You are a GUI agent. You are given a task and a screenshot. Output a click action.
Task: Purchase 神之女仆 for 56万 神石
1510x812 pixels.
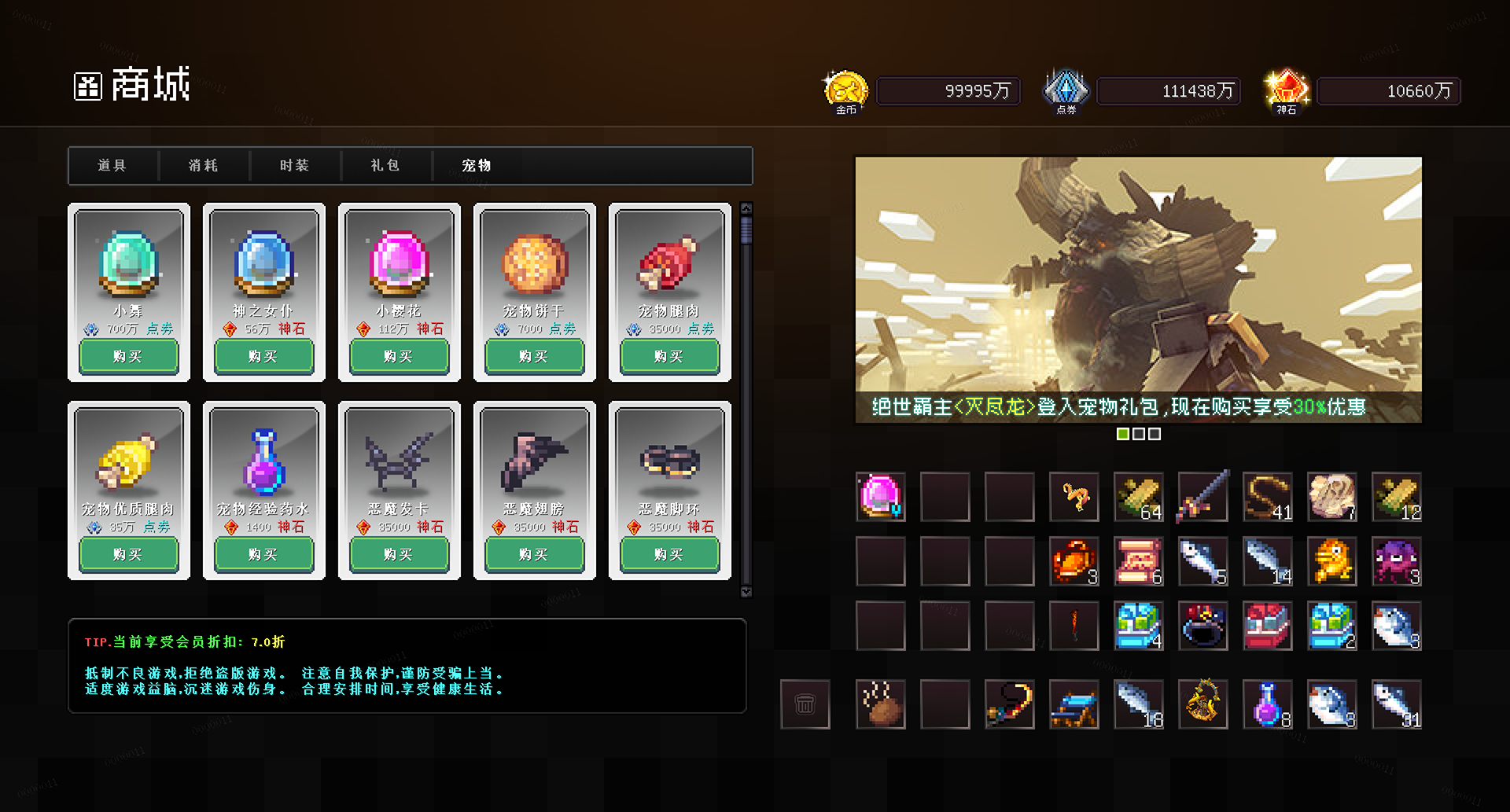263,357
